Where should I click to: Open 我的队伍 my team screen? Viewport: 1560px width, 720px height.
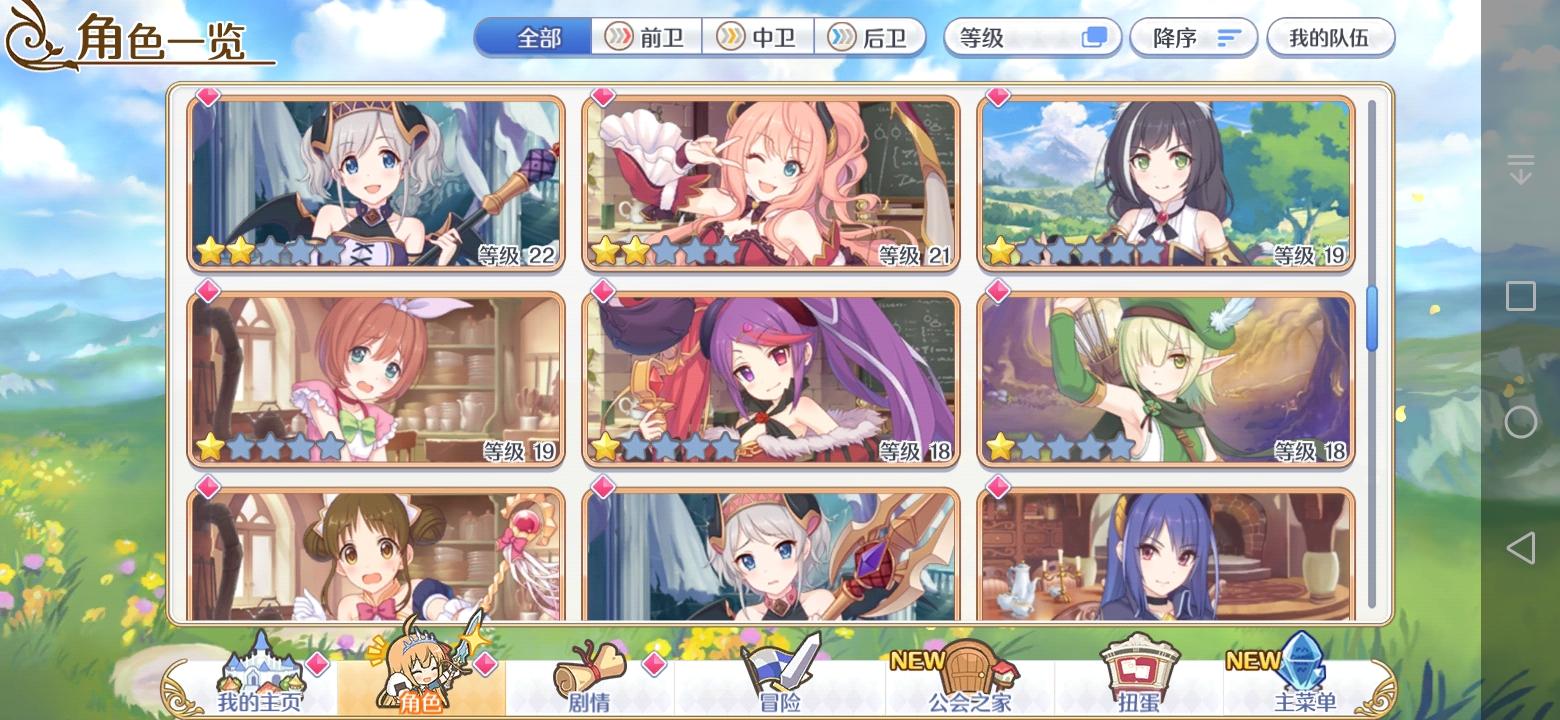click(1331, 37)
